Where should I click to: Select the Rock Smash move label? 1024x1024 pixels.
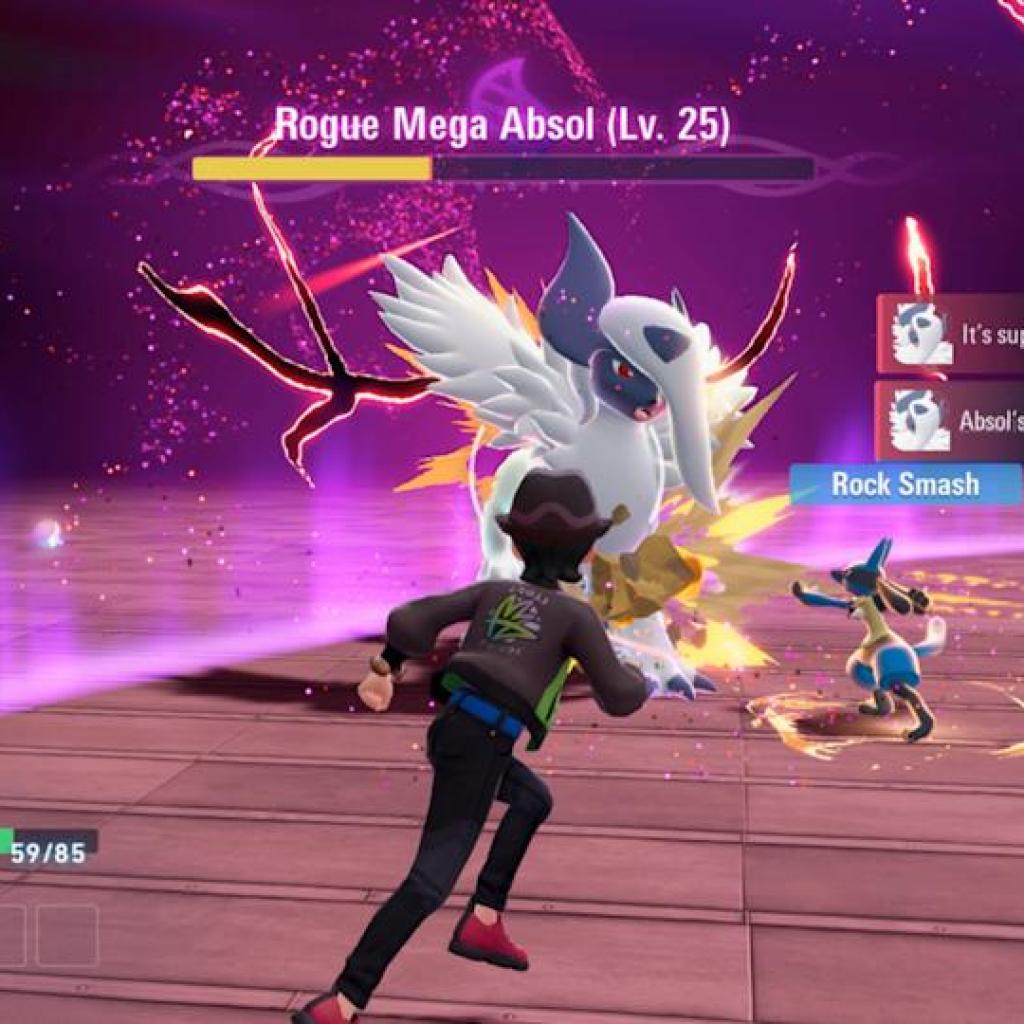click(x=905, y=485)
